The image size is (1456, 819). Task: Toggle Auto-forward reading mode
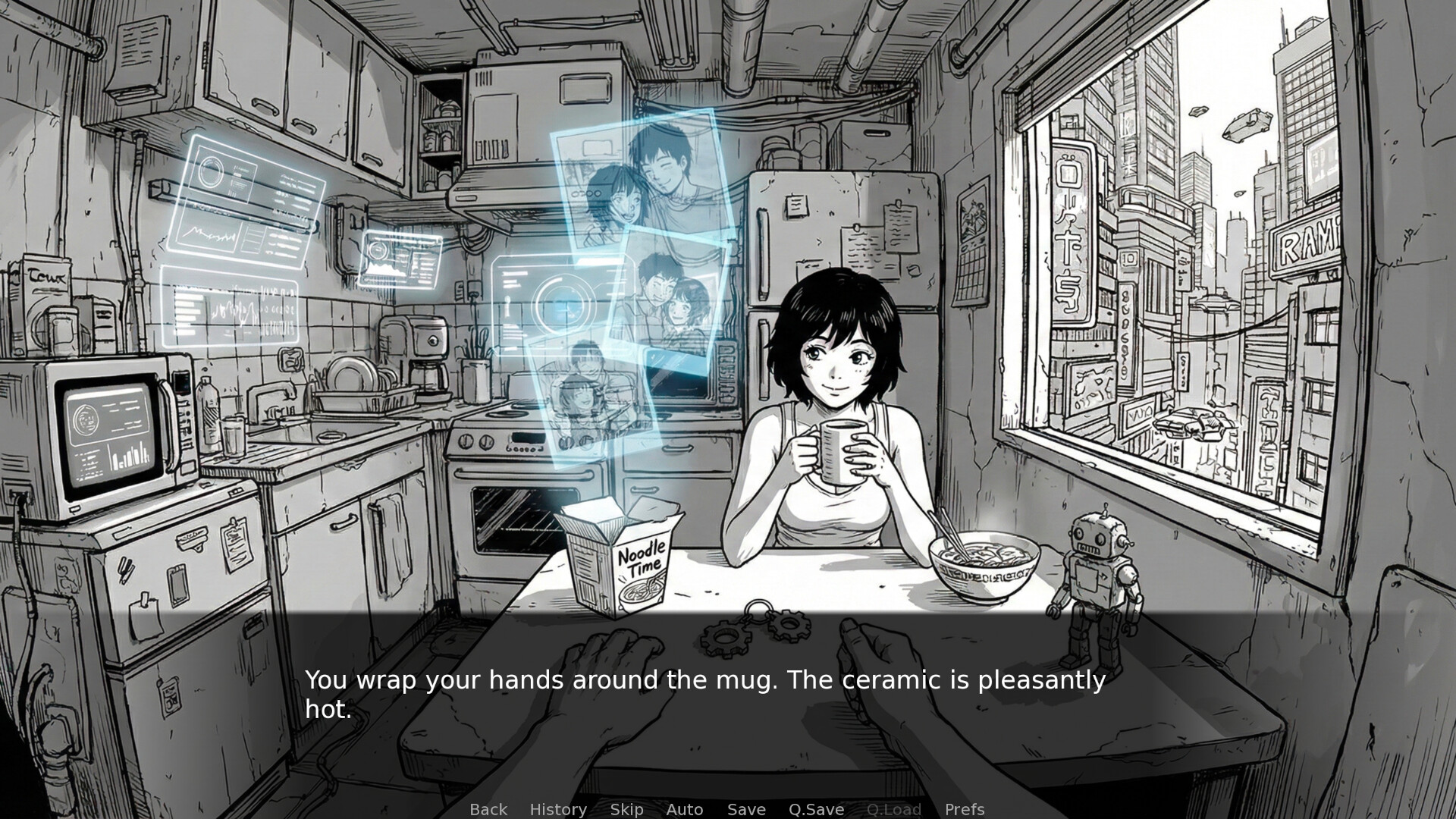[684, 809]
